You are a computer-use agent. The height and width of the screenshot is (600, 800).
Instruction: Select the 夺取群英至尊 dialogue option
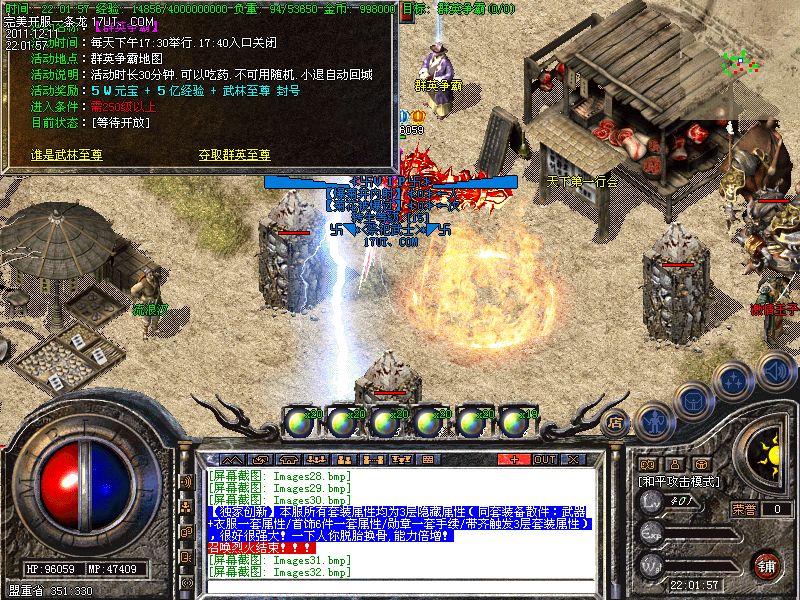point(235,155)
